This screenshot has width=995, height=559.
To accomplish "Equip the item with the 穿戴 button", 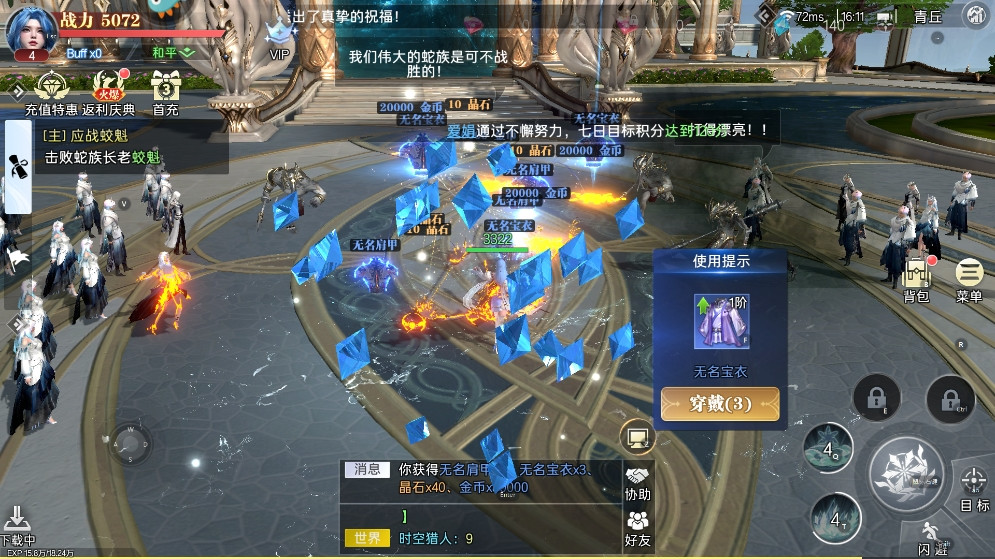I will pos(720,404).
